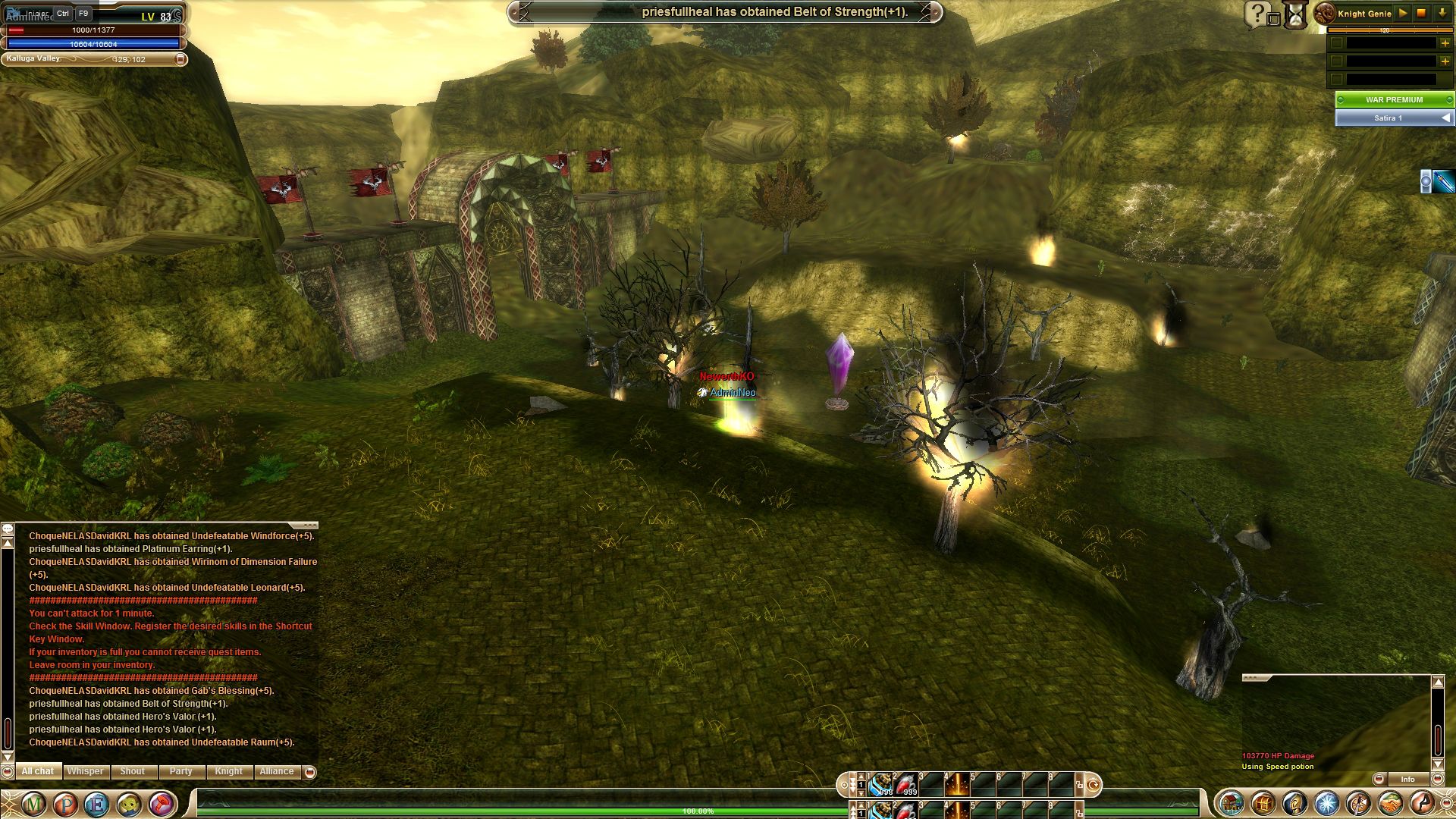Viewport: 1456px width, 819px height.
Task: Stop the Knight Genie
Action: pyautogui.click(x=1422, y=14)
